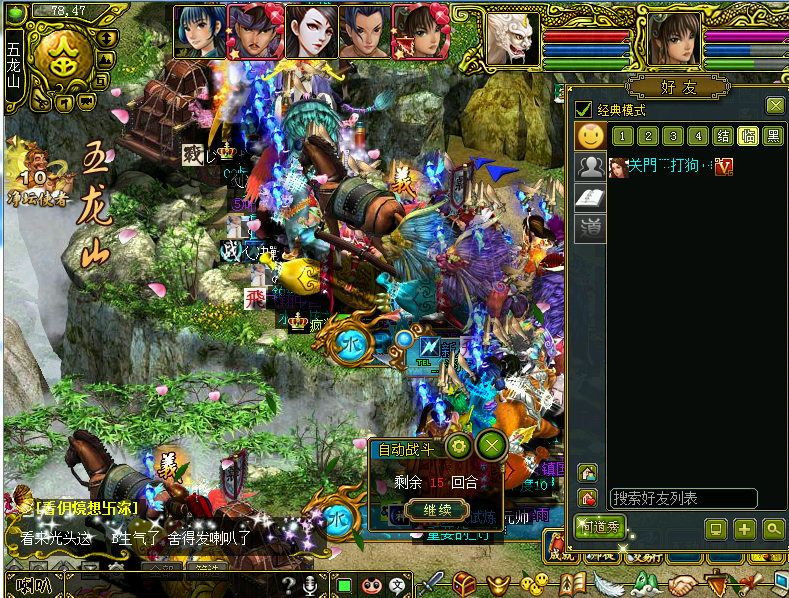This screenshot has width=789, height=598.
Task: Open the 问道秀 button
Action: [599, 528]
